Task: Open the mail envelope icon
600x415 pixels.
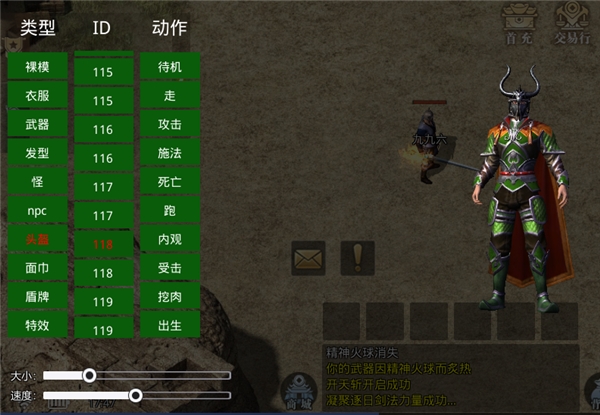Action: pyautogui.click(x=308, y=258)
